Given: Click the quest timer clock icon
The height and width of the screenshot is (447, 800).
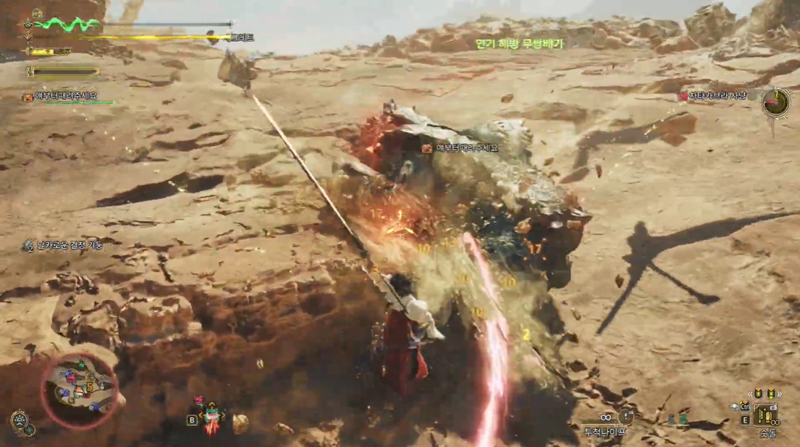Looking at the screenshot, I should coord(775,101).
